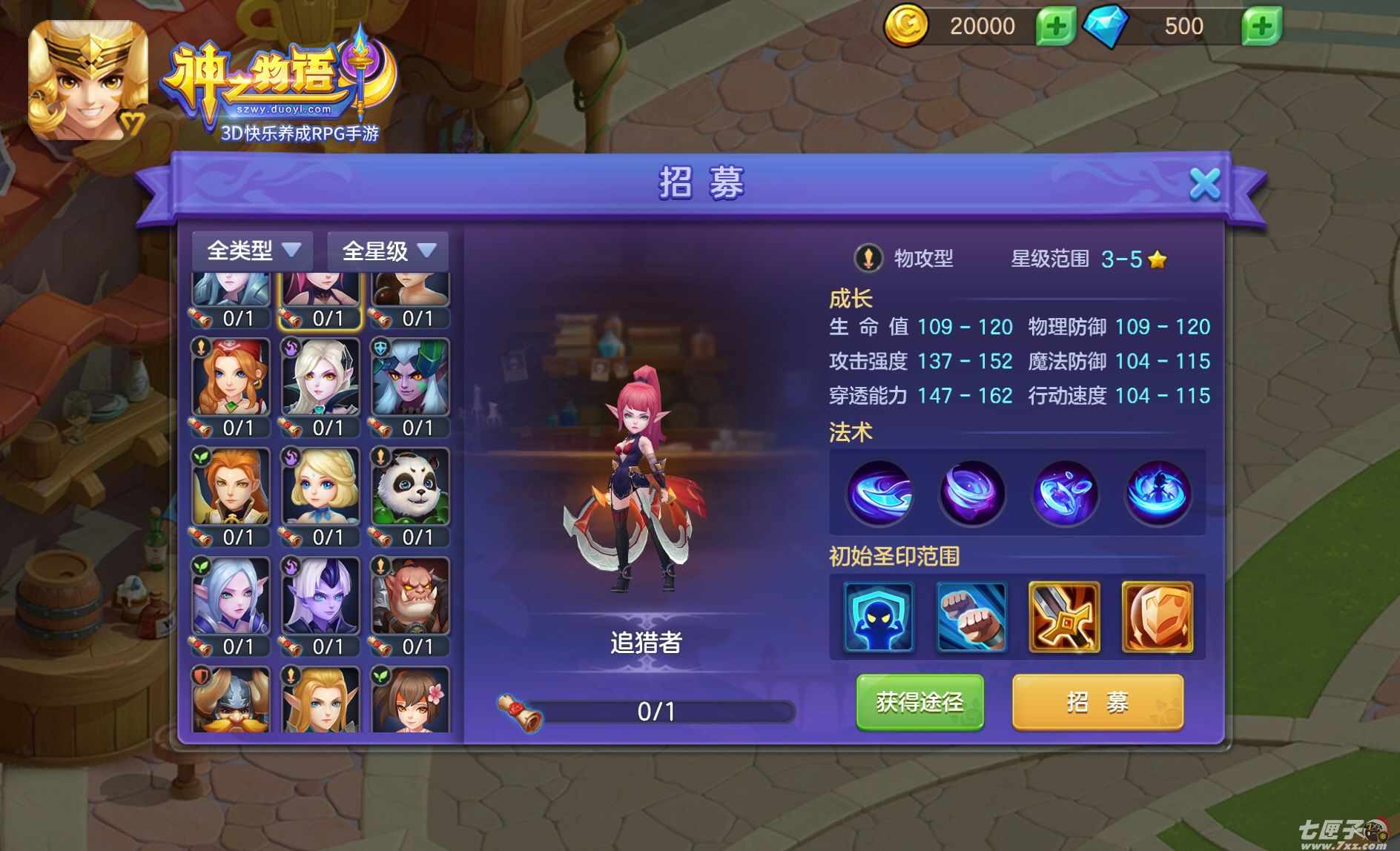This screenshot has height=851, width=1400.
Task: Choose the girl with flower hairpin portrait
Action: click(410, 700)
